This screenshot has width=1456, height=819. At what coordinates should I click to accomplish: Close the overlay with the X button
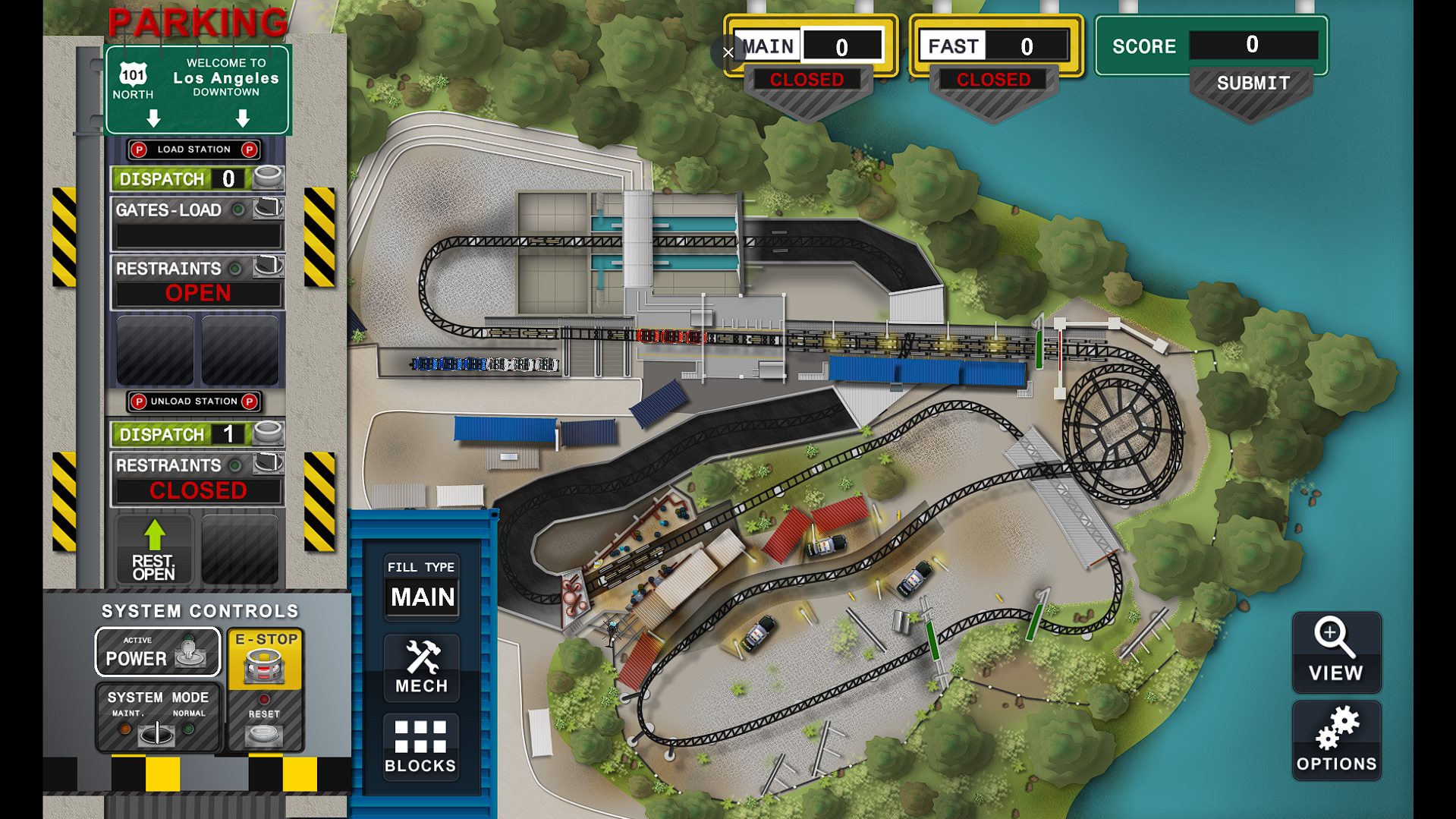[728, 52]
